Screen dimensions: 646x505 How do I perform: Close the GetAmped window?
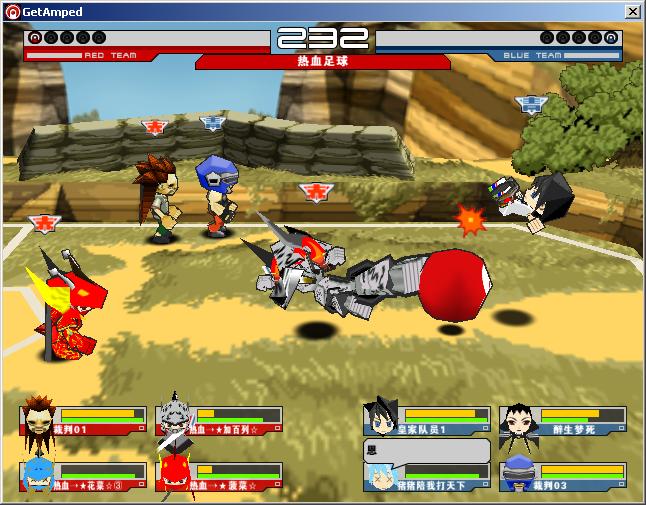[x=632, y=12]
